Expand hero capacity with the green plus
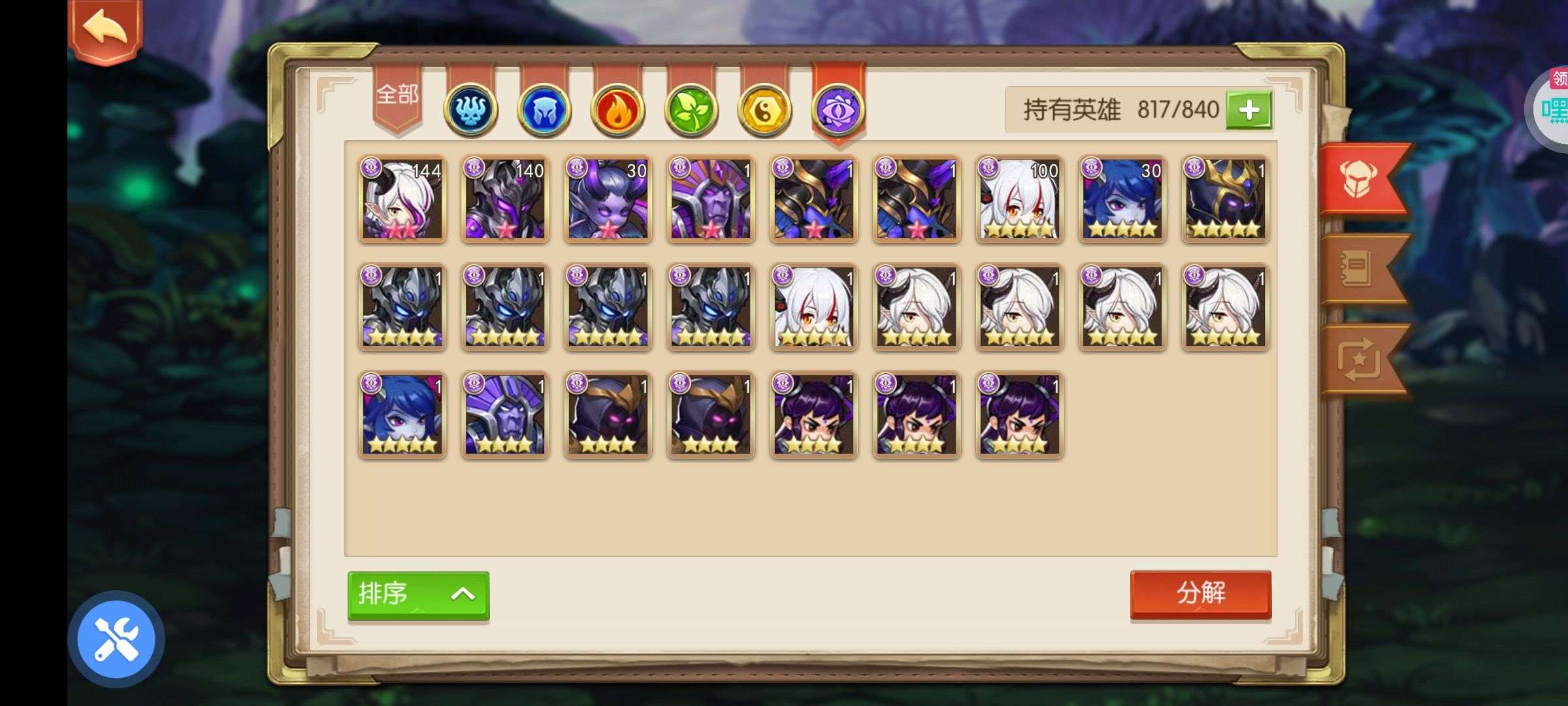This screenshot has height=706, width=1568. point(1249,110)
